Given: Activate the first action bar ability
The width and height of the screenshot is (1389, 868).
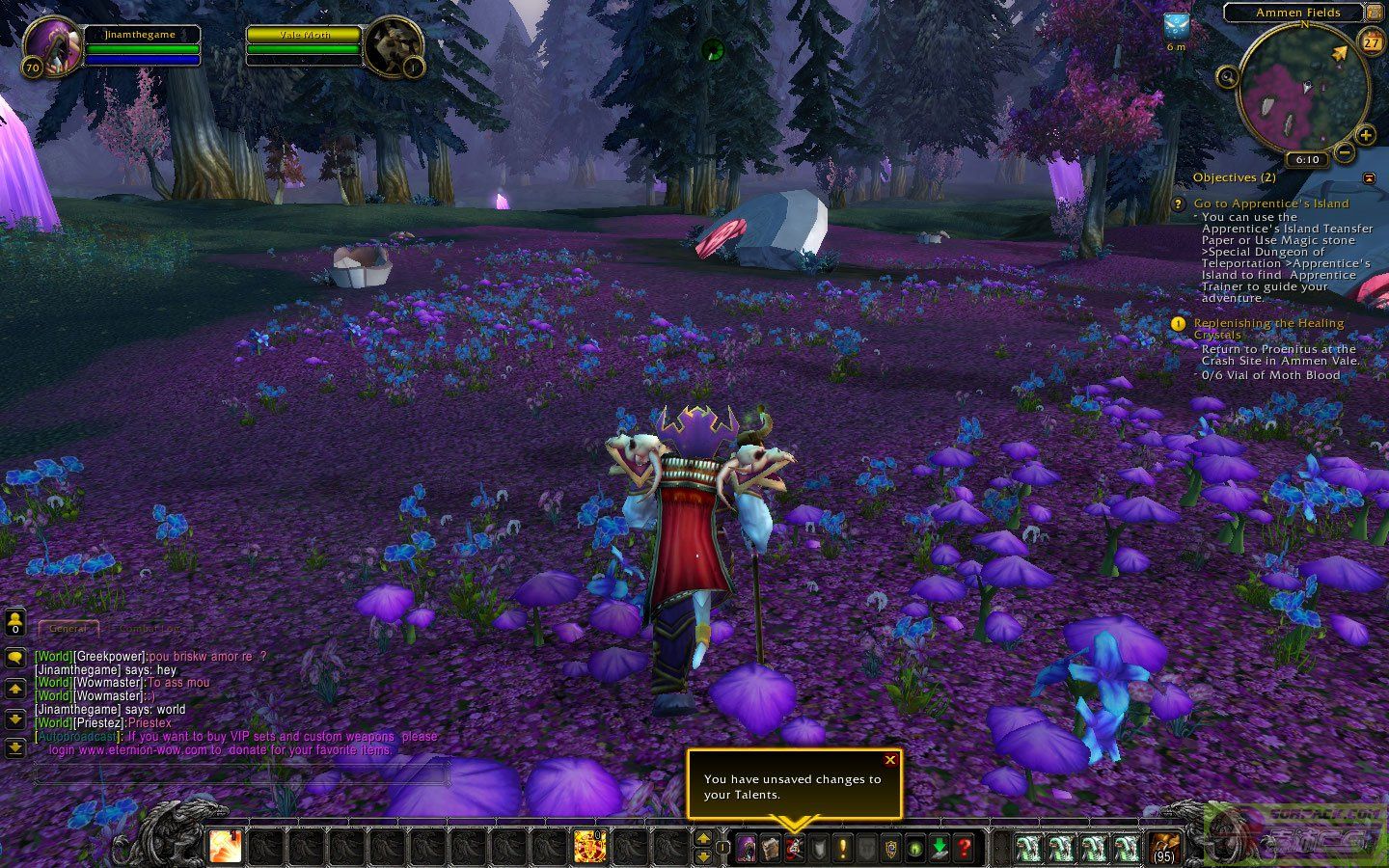Looking at the screenshot, I should [226, 847].
